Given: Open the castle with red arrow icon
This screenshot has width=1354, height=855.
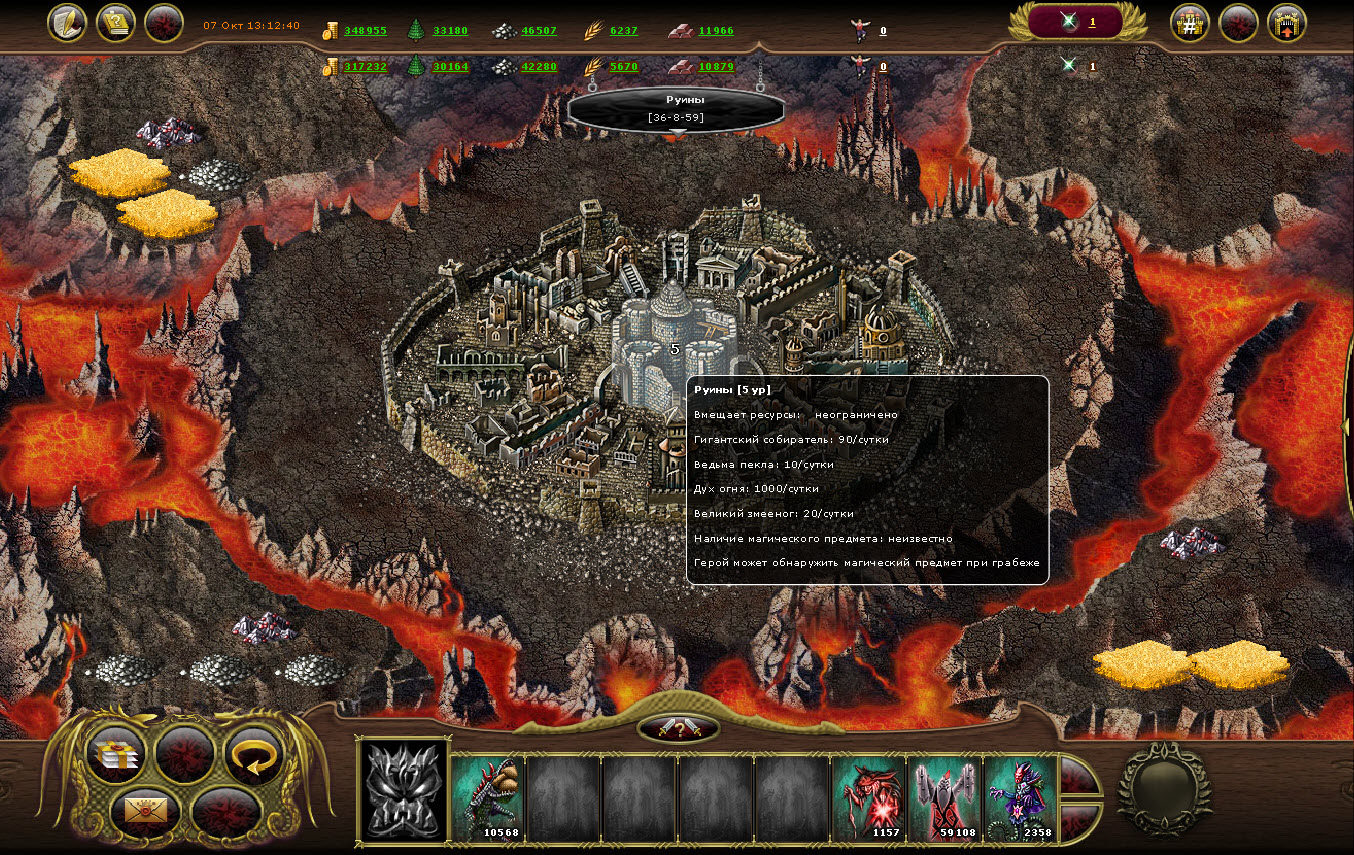Looking at the screenshot, I should click(1287, 23).
